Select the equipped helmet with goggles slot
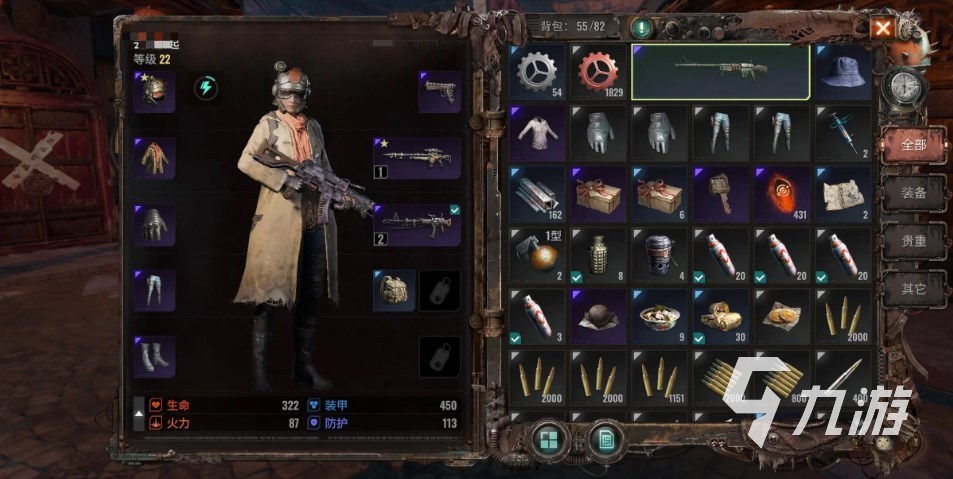This screenshot has width=953, height=479. coord(155,92)
